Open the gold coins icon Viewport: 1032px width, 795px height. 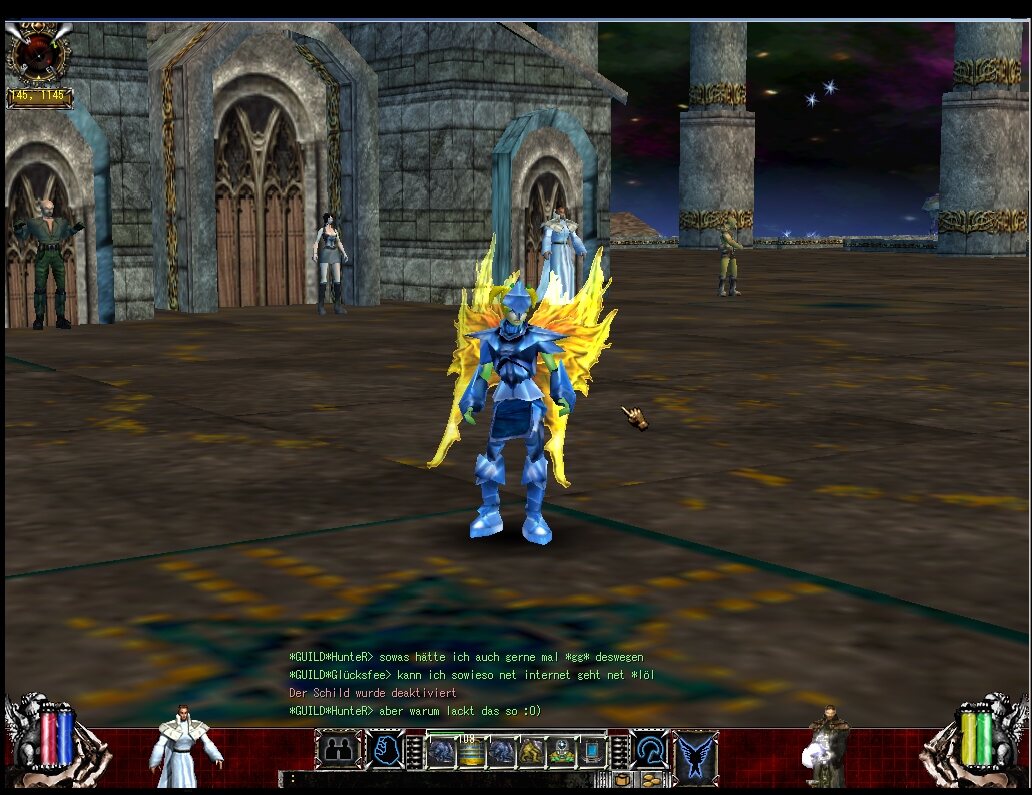(652, 779)
